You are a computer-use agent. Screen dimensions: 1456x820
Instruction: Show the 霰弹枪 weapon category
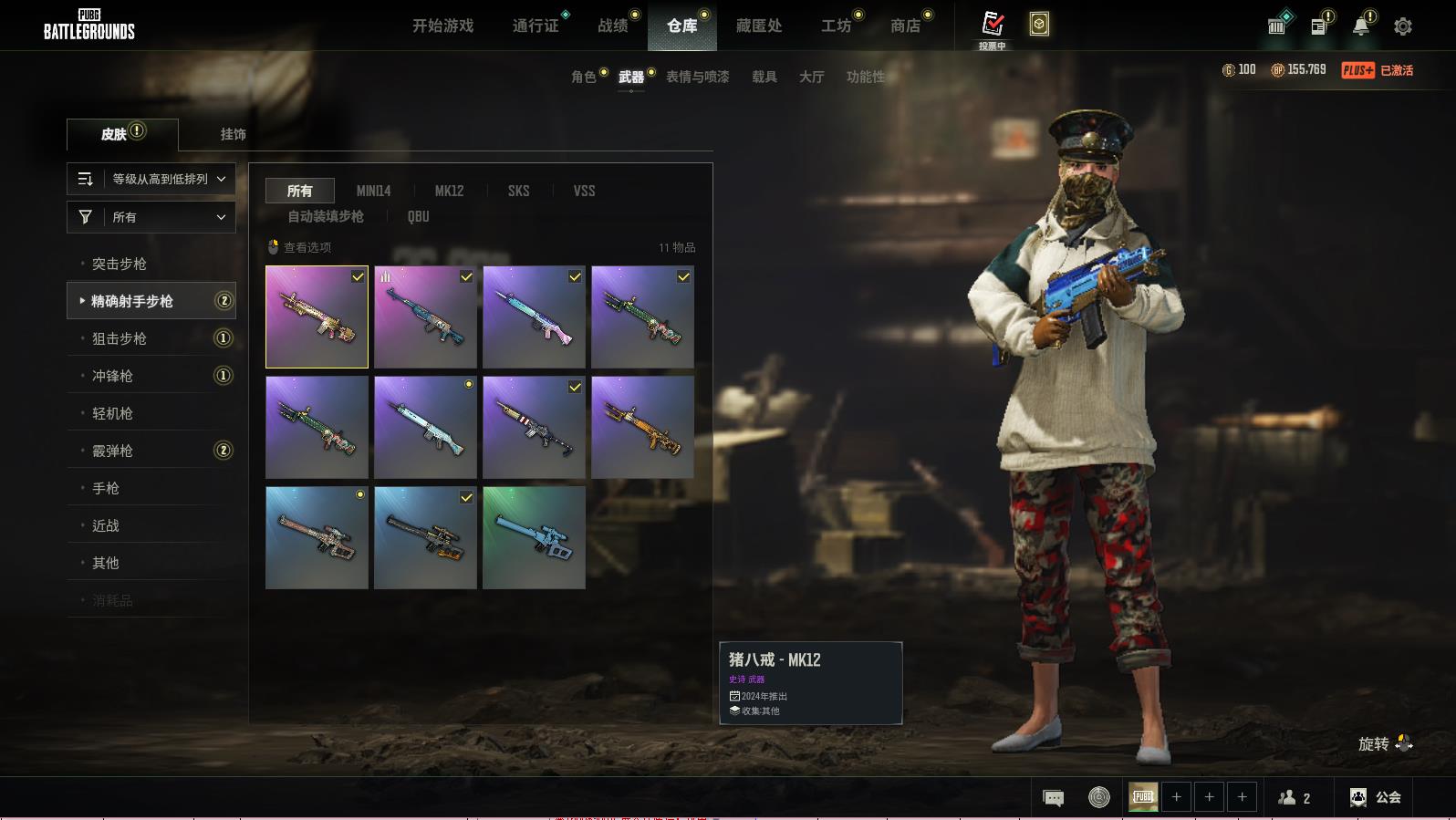(112, 451)
